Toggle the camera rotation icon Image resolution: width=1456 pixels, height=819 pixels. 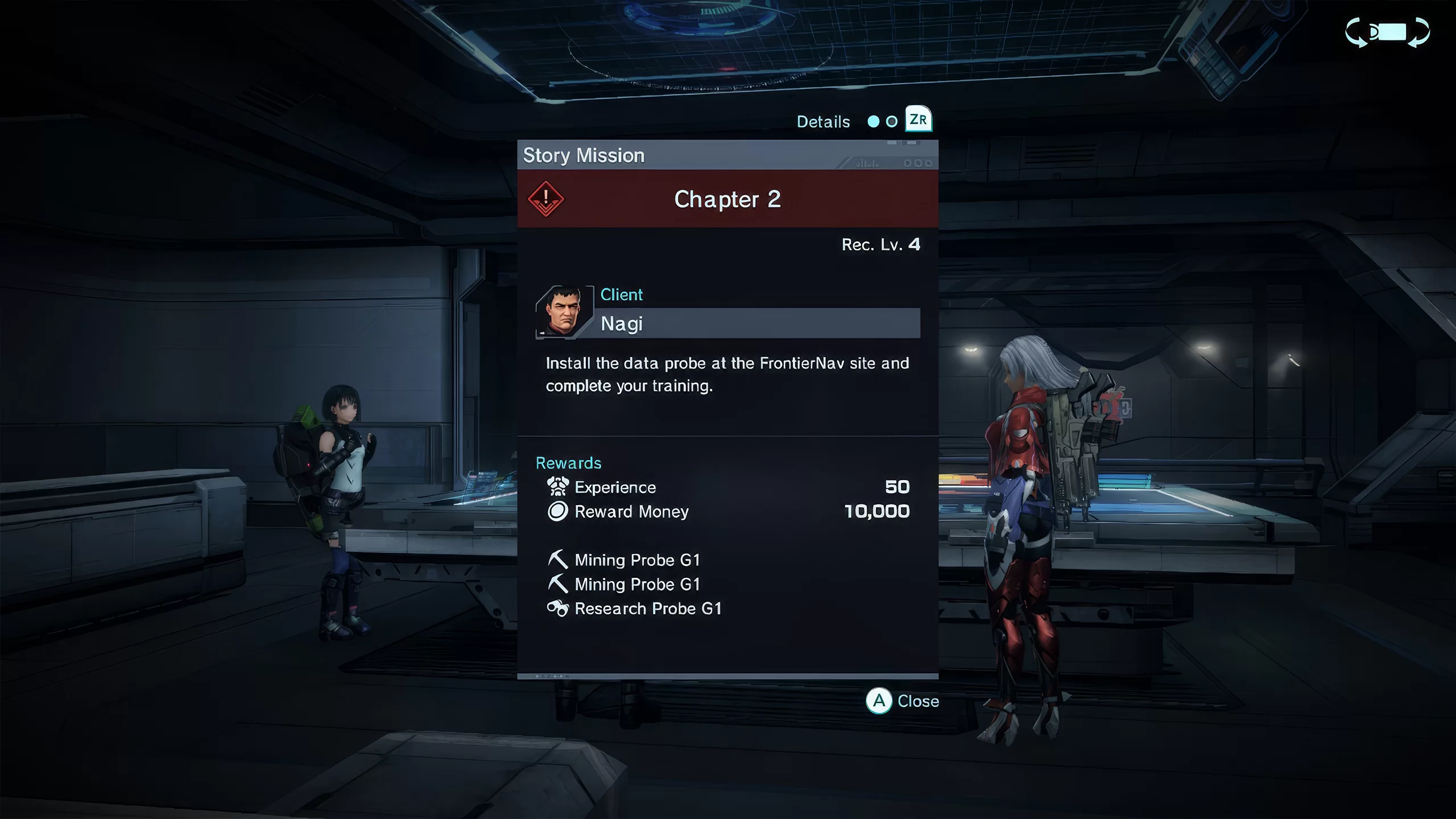coord(1387,32)
